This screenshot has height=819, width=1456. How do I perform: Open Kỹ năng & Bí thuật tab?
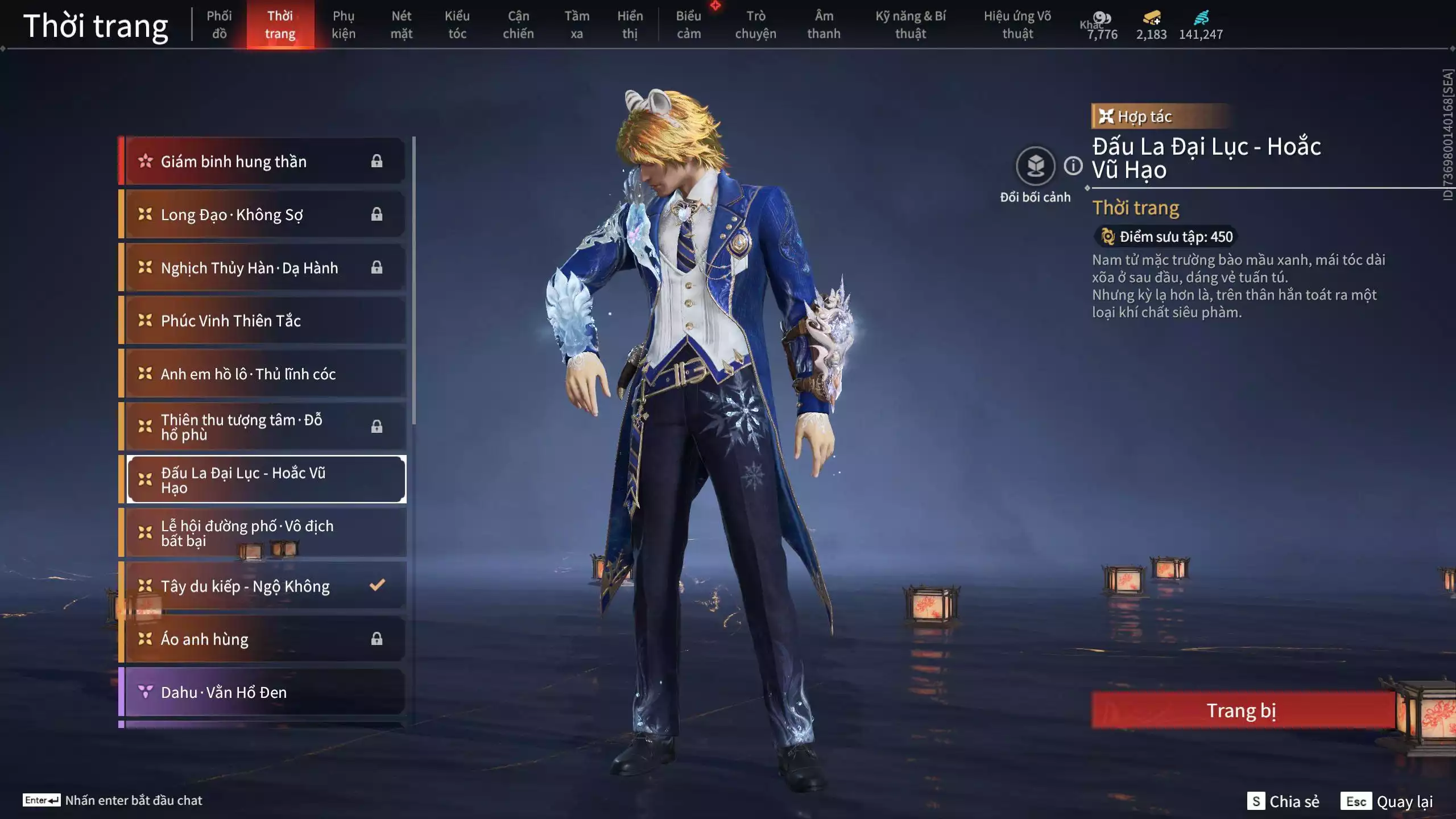point(910,24)
